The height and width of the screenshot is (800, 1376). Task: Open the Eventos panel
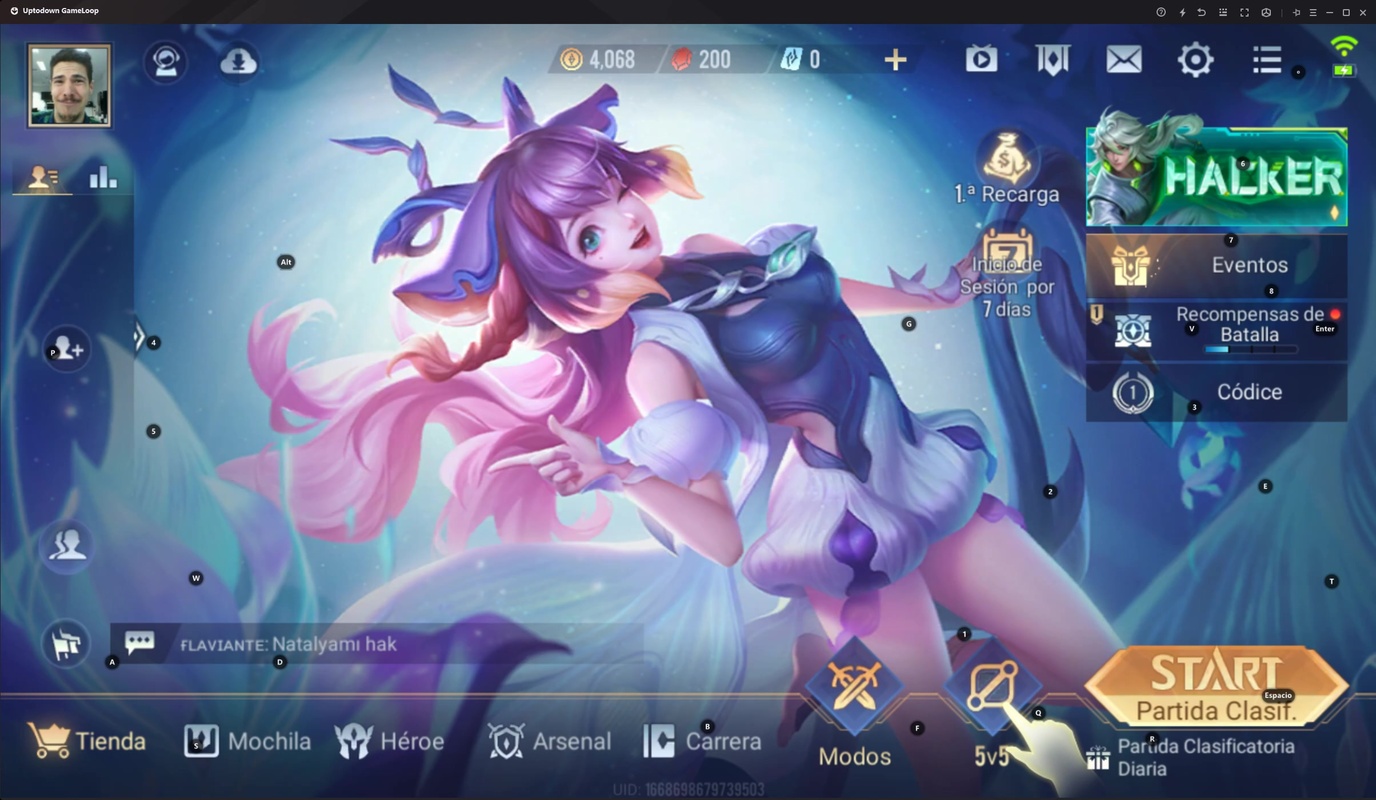coord(1216,265)
